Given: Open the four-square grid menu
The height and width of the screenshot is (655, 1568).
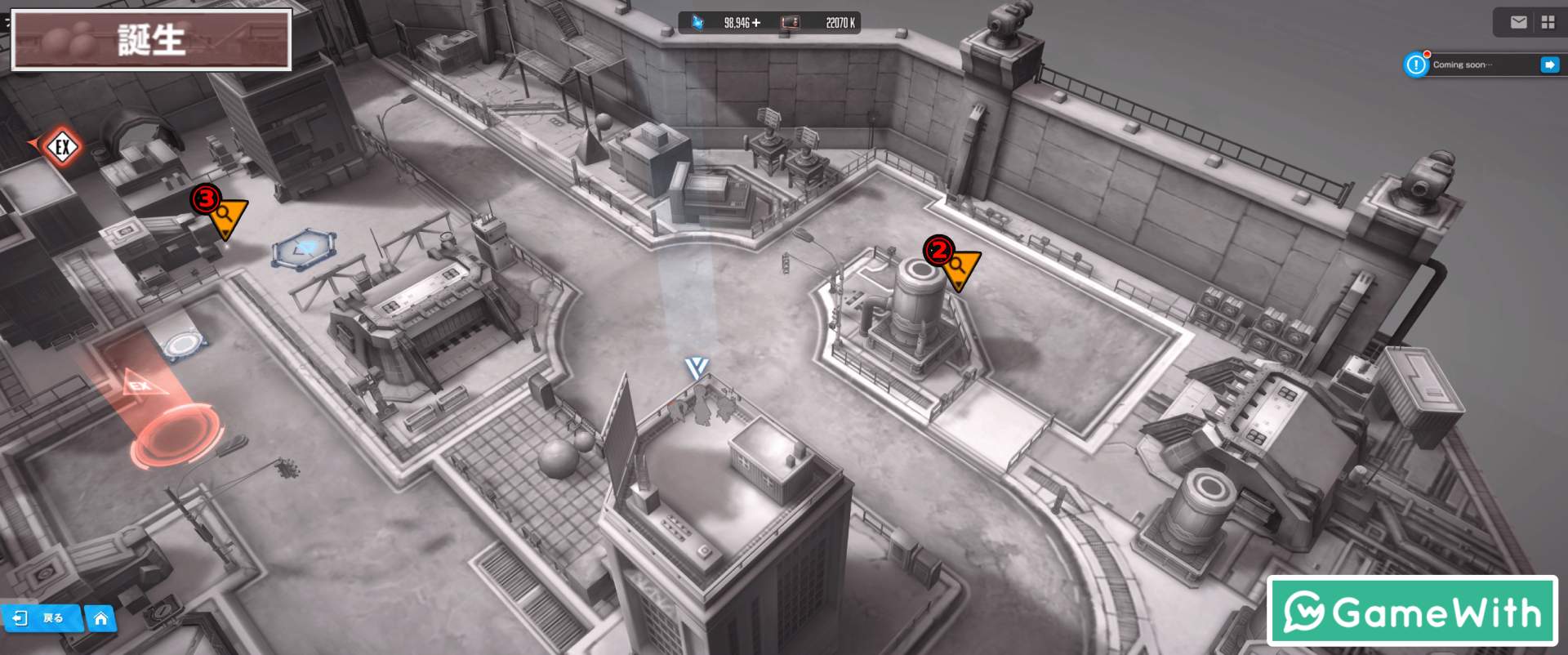Looking at the screenshot, I should click(1548, 23).
